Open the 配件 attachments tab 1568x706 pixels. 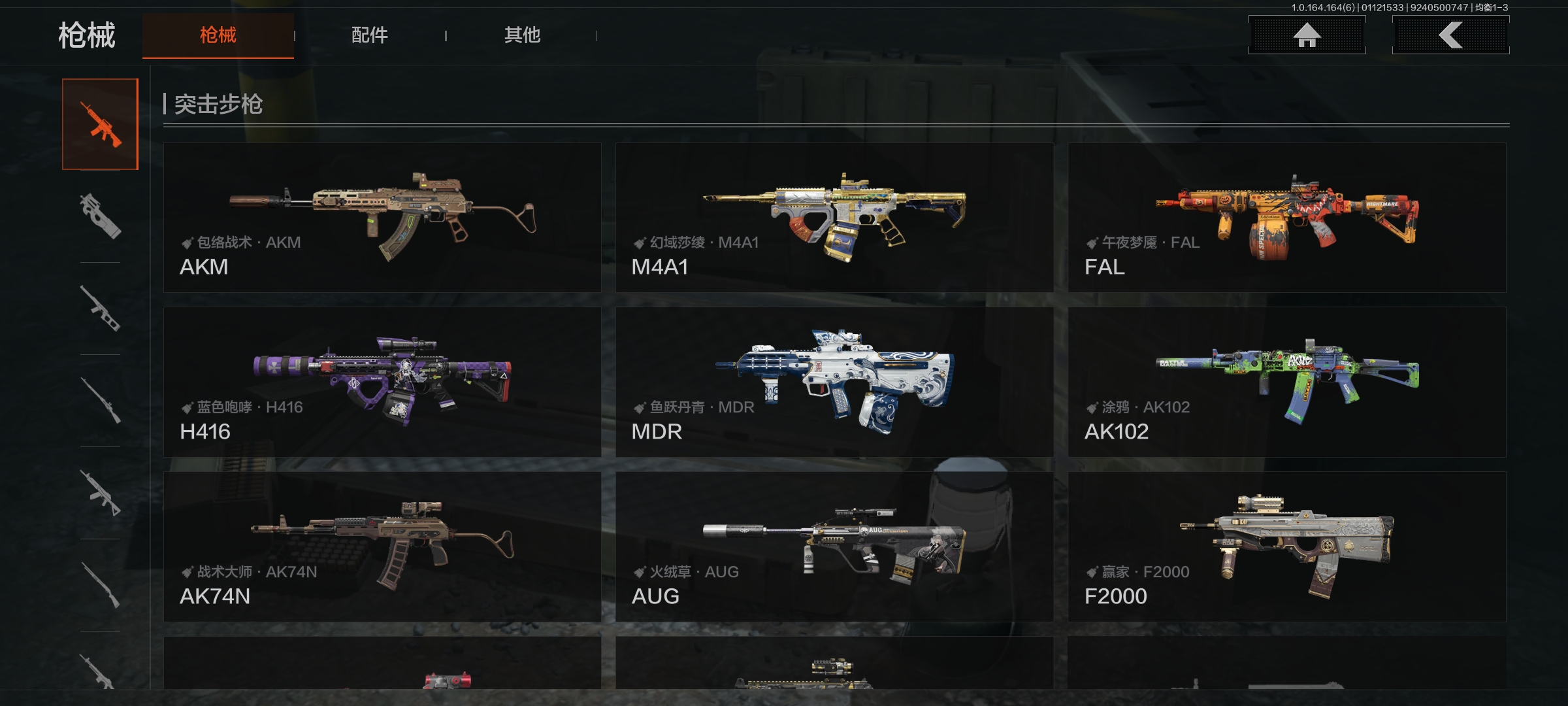pos(370,35)
